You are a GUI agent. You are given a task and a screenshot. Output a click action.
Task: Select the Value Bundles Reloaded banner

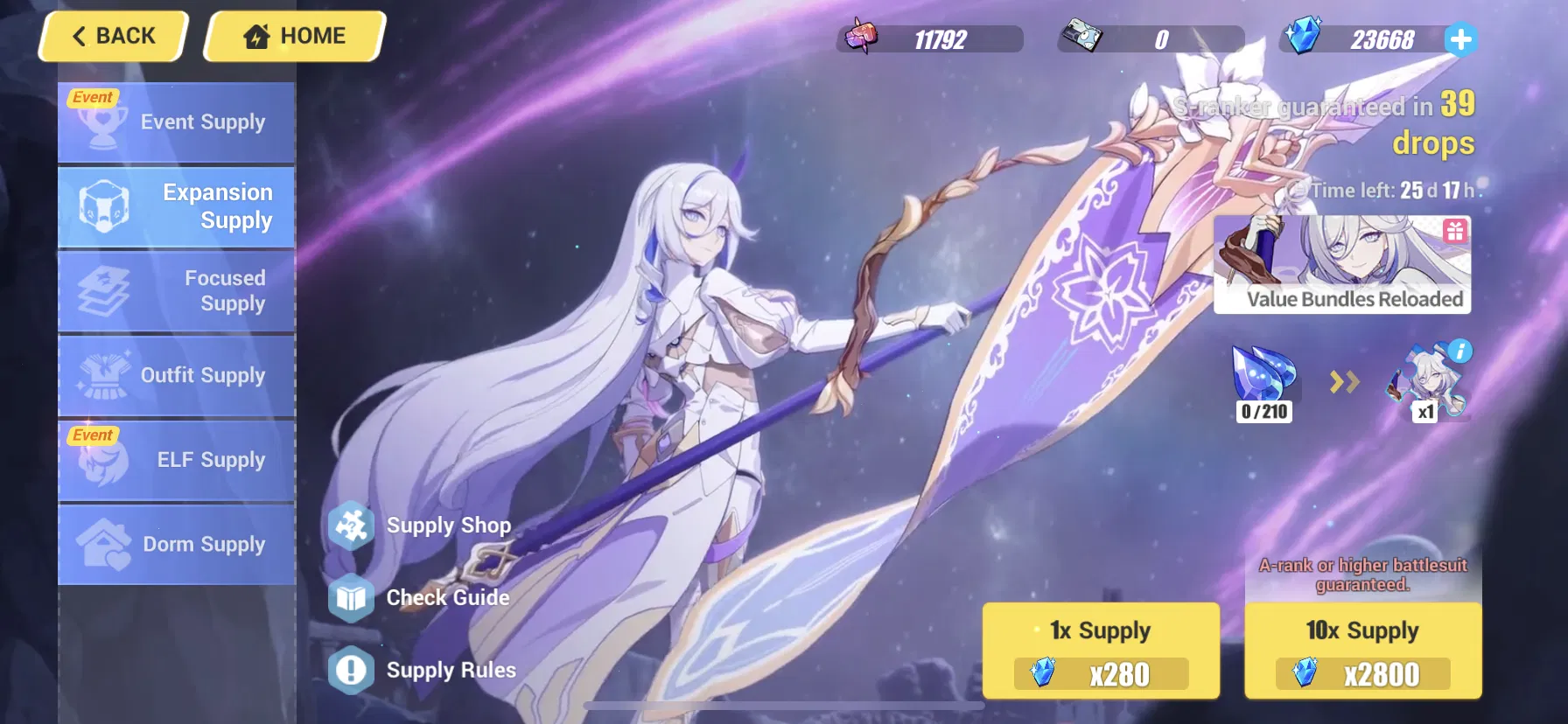(x=1344, y=265)
